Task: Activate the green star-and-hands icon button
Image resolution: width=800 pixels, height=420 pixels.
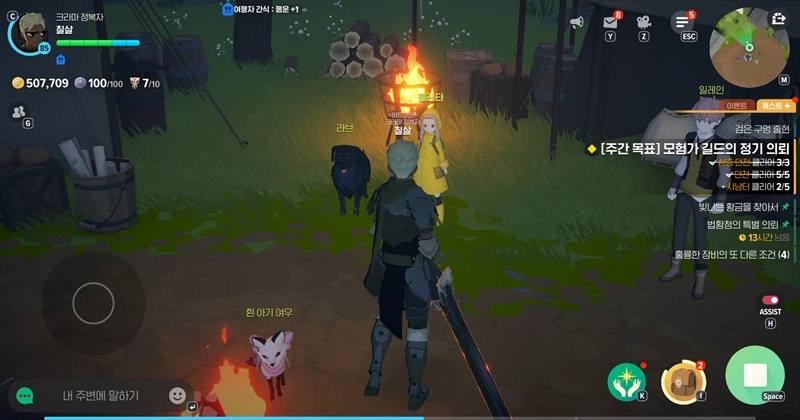Action: [626, 380]
